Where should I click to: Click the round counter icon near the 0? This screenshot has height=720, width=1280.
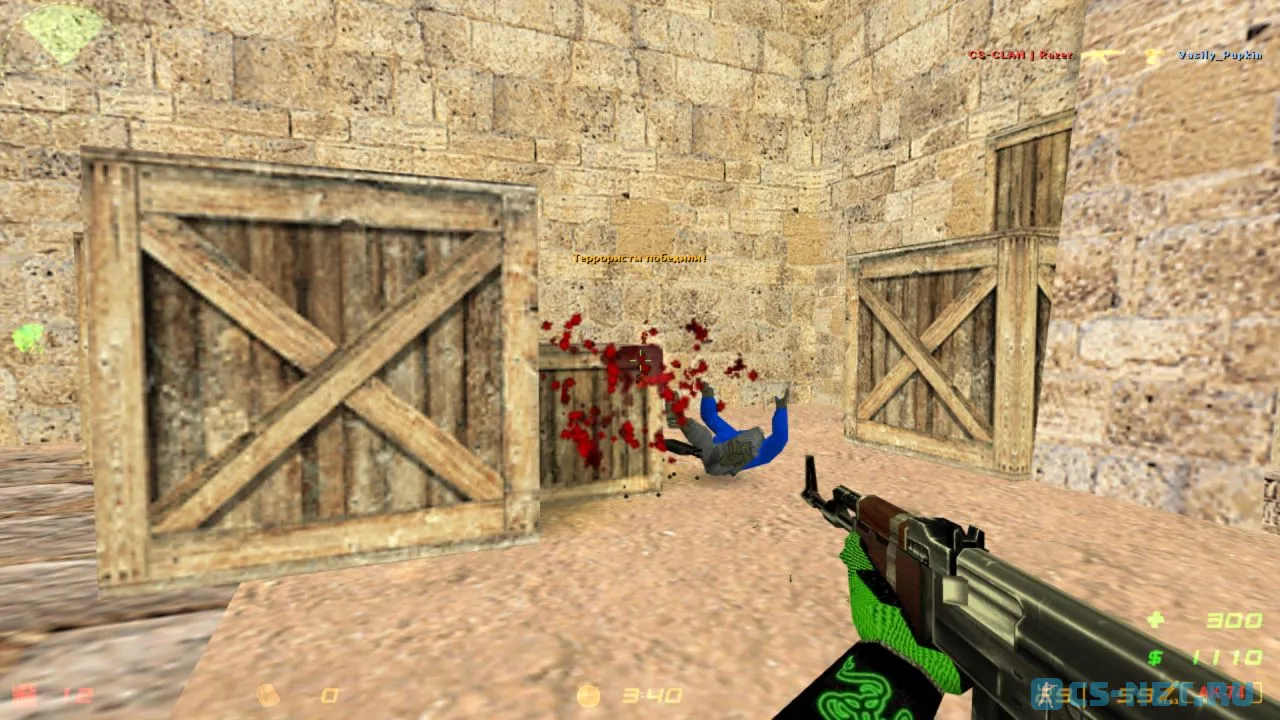coord(266,697)
